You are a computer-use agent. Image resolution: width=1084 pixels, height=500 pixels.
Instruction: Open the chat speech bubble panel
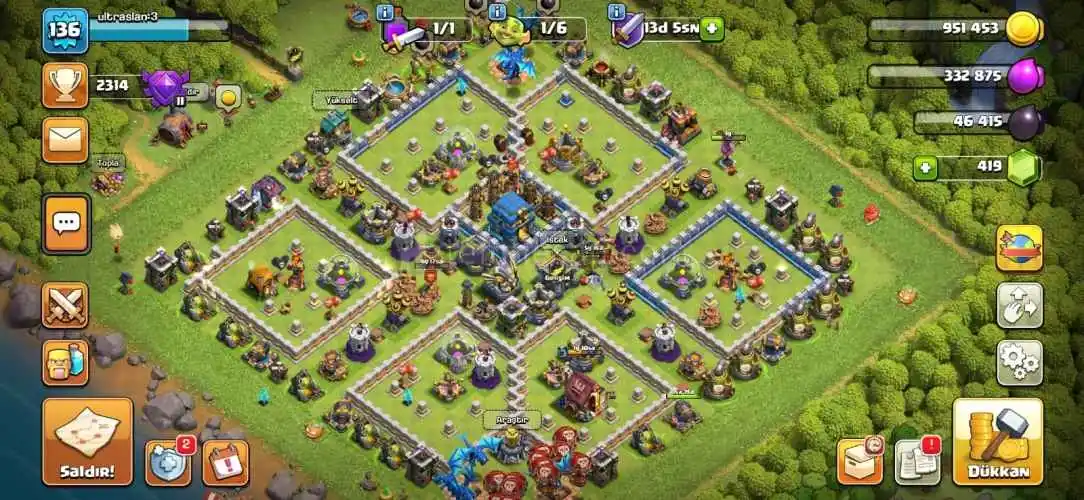coord(65,223)
